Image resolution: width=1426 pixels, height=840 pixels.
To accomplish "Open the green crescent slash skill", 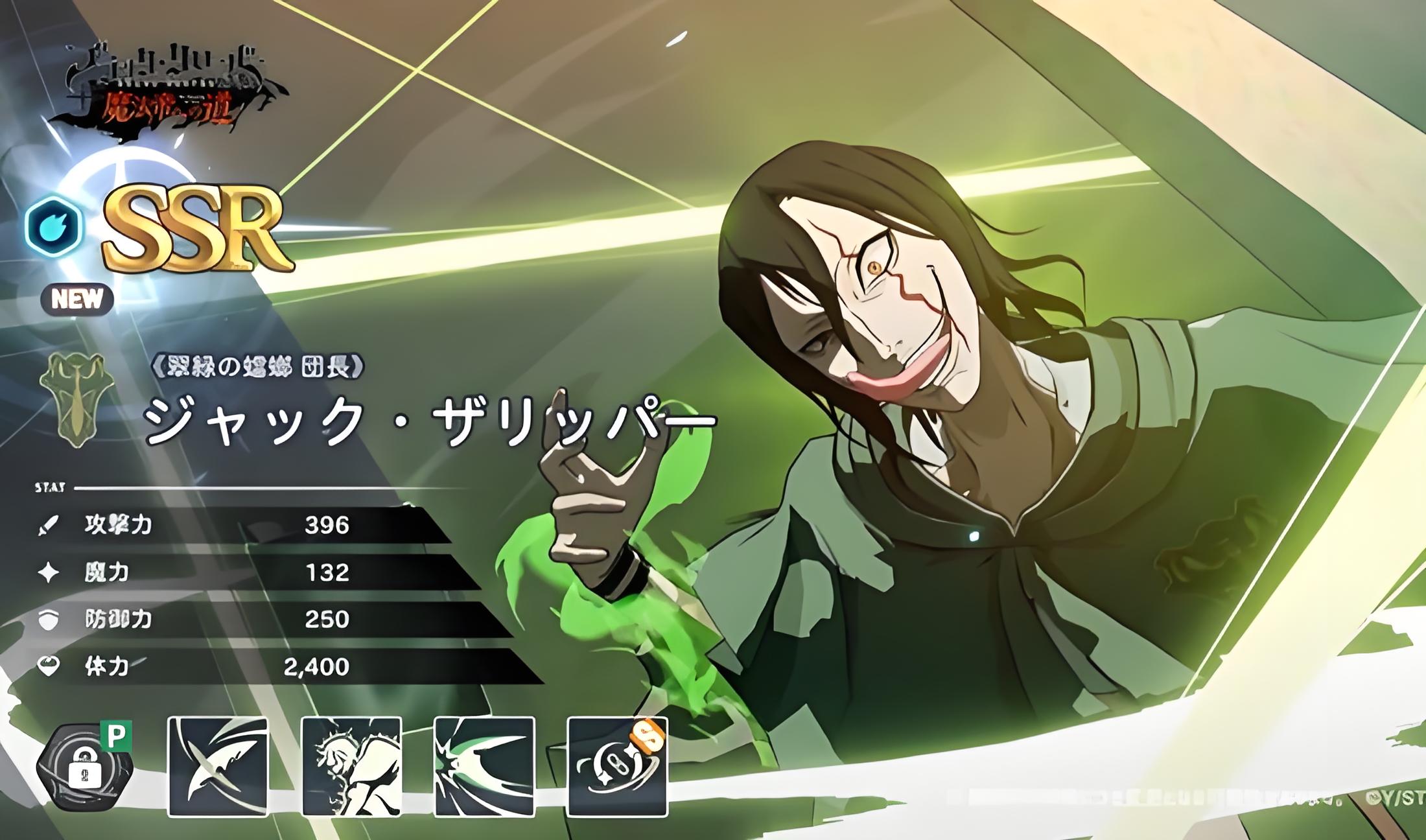I will (x=484, y=766).
